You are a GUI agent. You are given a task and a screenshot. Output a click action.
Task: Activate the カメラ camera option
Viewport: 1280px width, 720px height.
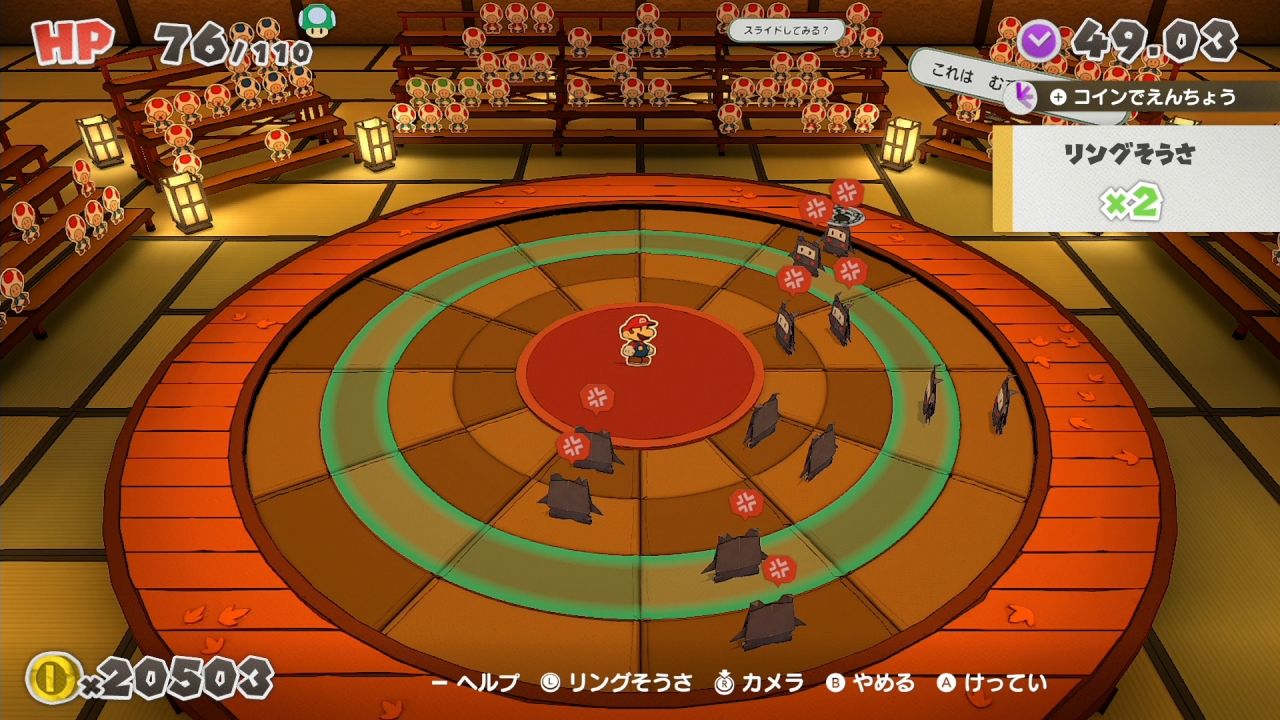click(760, 683)
